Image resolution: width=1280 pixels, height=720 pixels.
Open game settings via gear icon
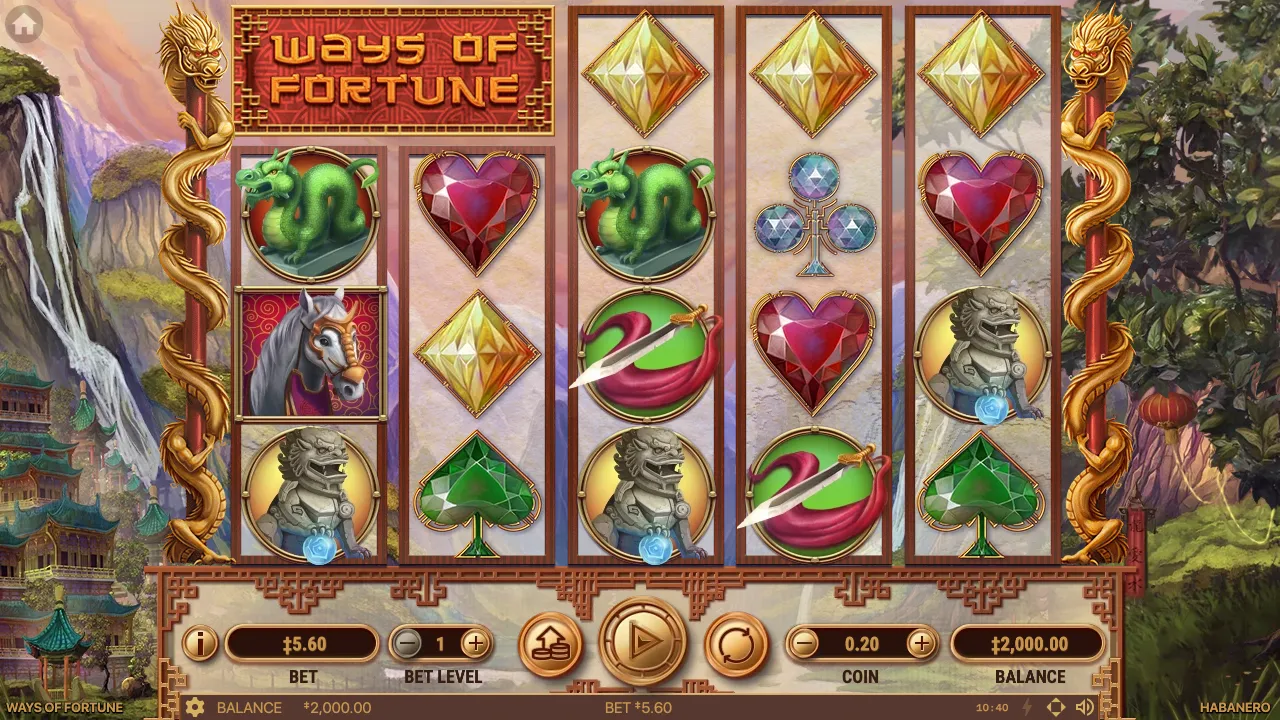196,707
